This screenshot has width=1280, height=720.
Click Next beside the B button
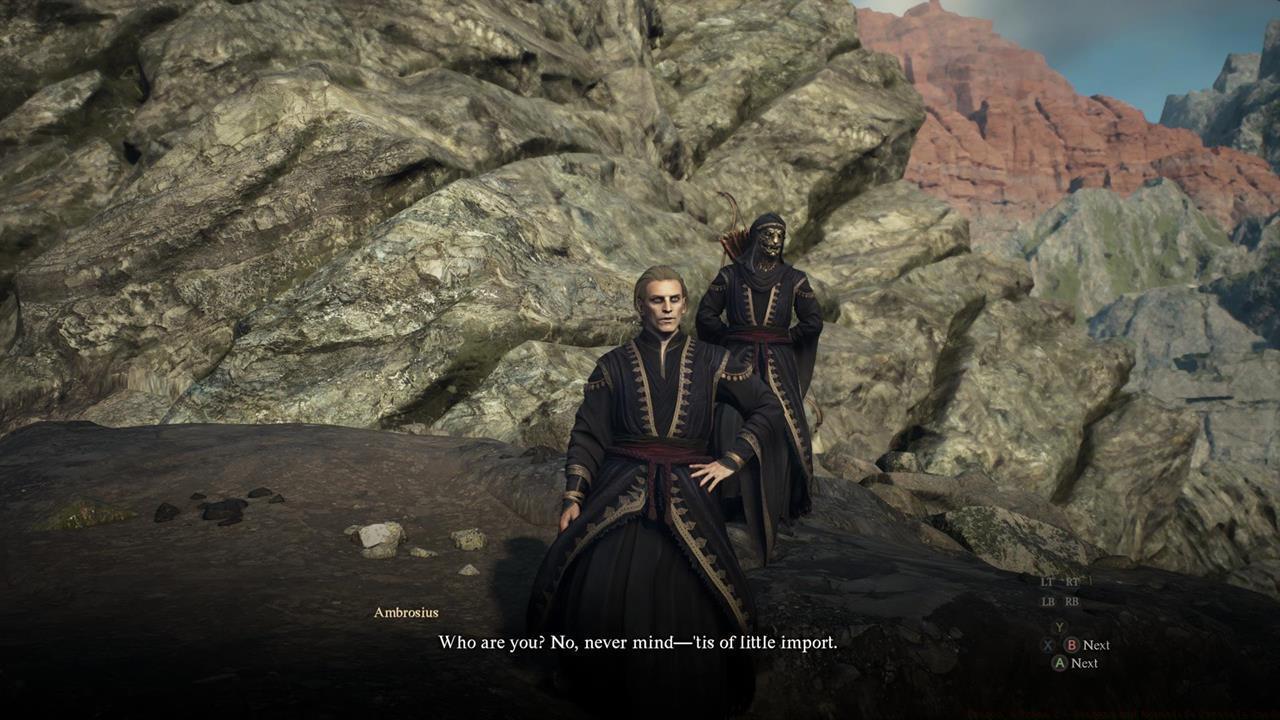pos(1097,644)
